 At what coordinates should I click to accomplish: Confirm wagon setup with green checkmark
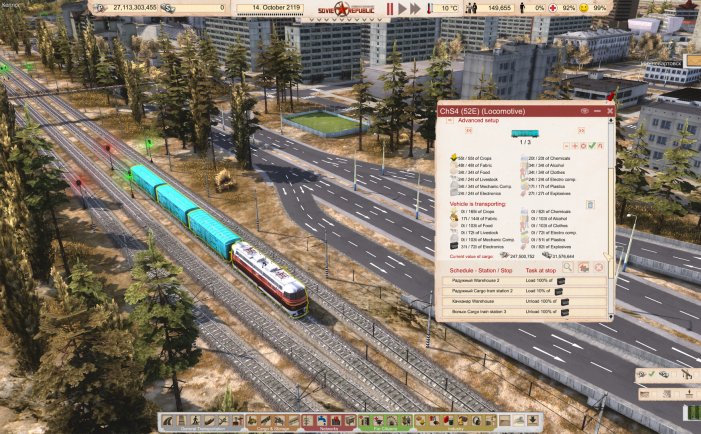pos(592,145)
